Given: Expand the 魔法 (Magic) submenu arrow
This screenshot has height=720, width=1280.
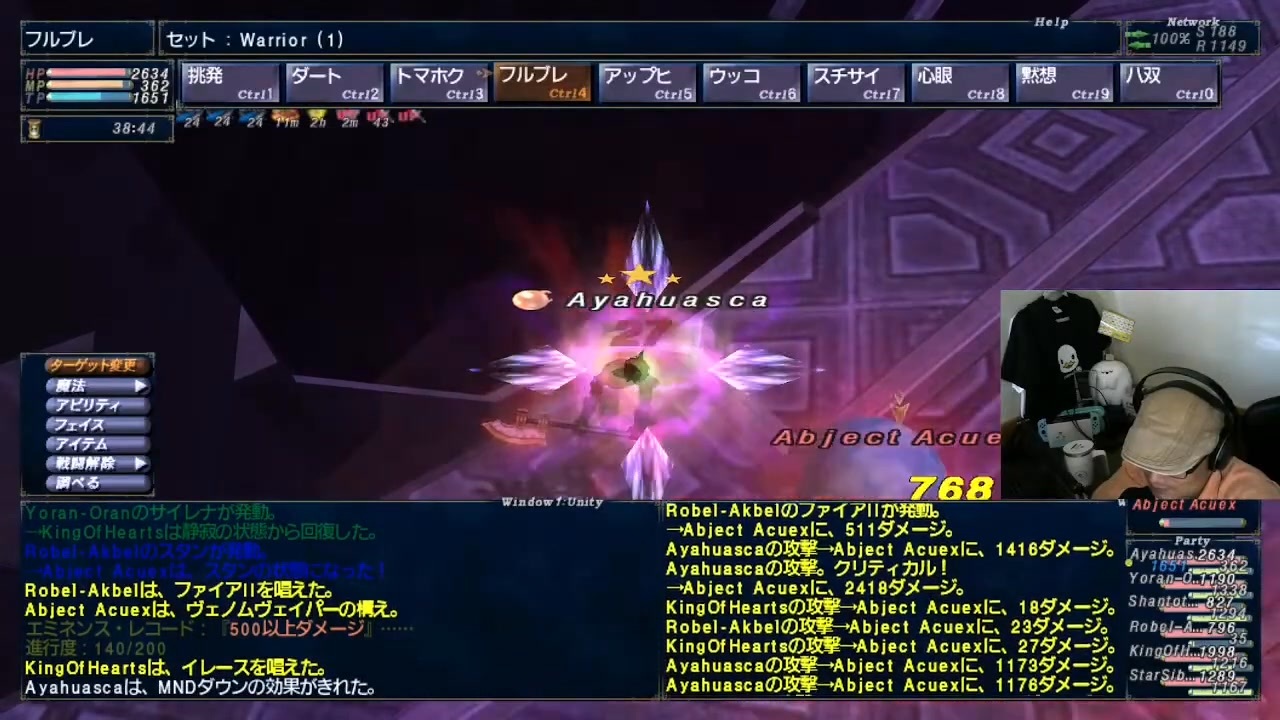Looking at the screenshot, I should [140, 385].
